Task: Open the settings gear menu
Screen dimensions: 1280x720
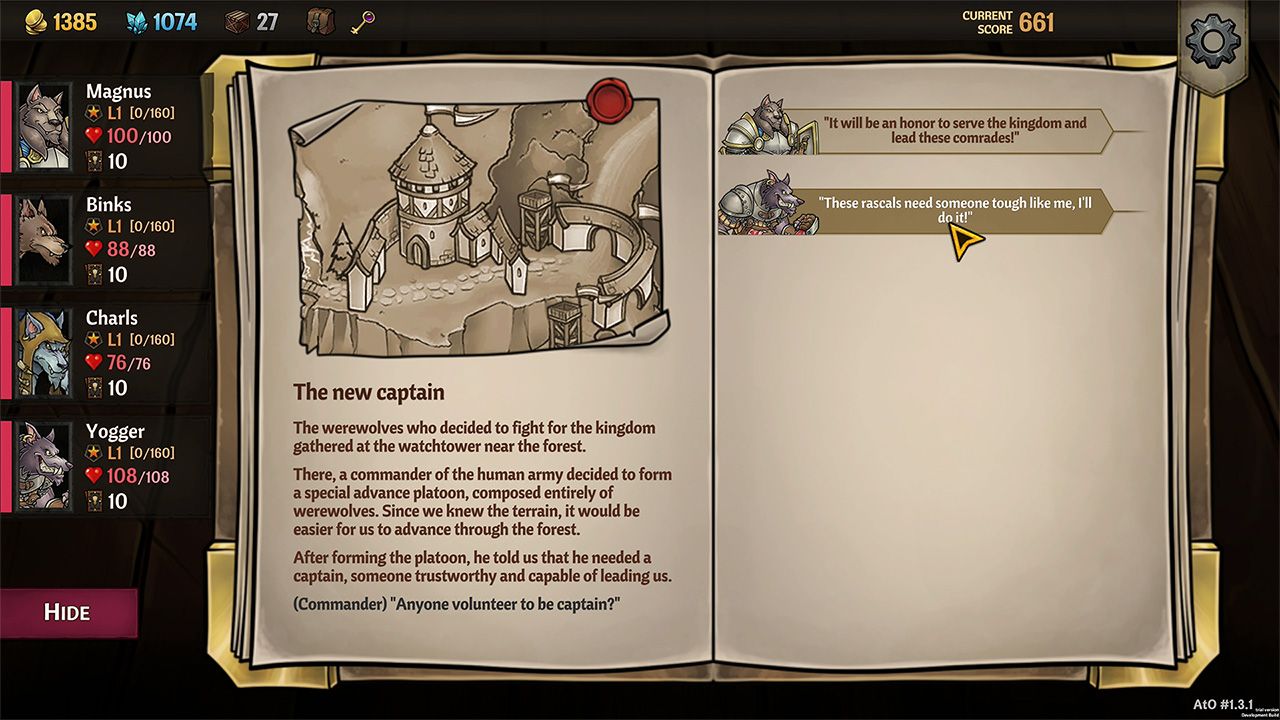Action: coord(1214,41)
